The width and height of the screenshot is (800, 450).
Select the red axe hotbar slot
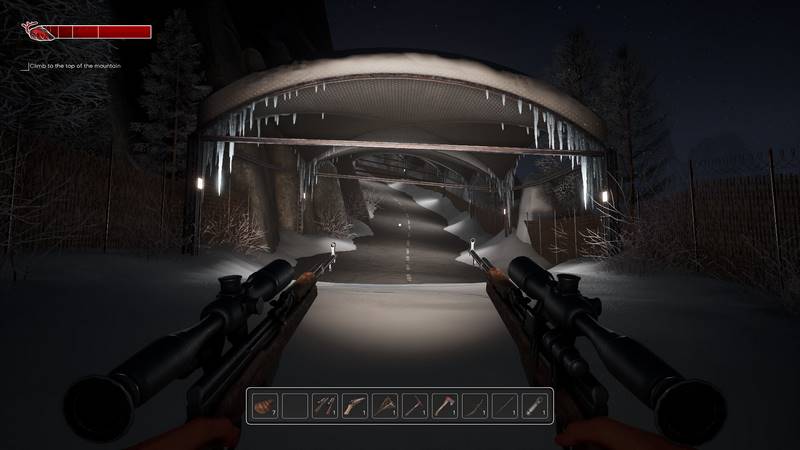point(444,406)
